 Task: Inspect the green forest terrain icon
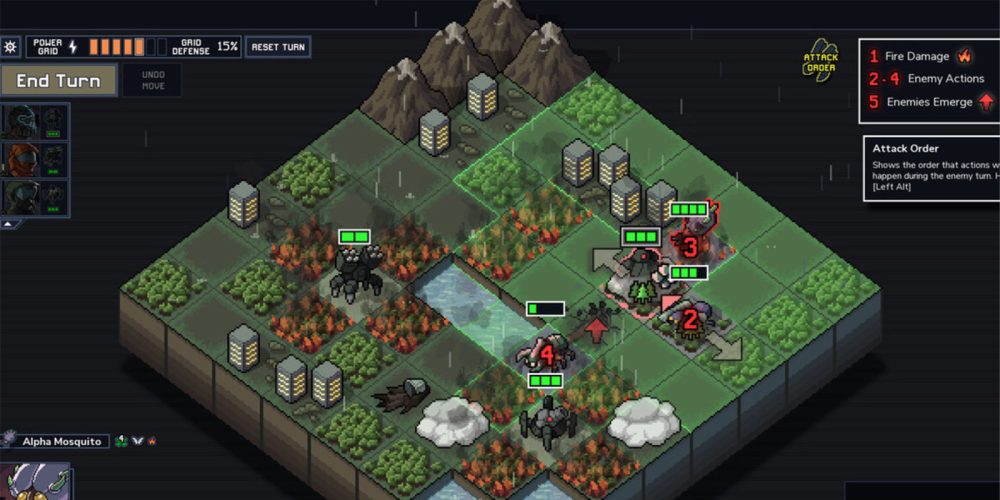tap(121, 441)
